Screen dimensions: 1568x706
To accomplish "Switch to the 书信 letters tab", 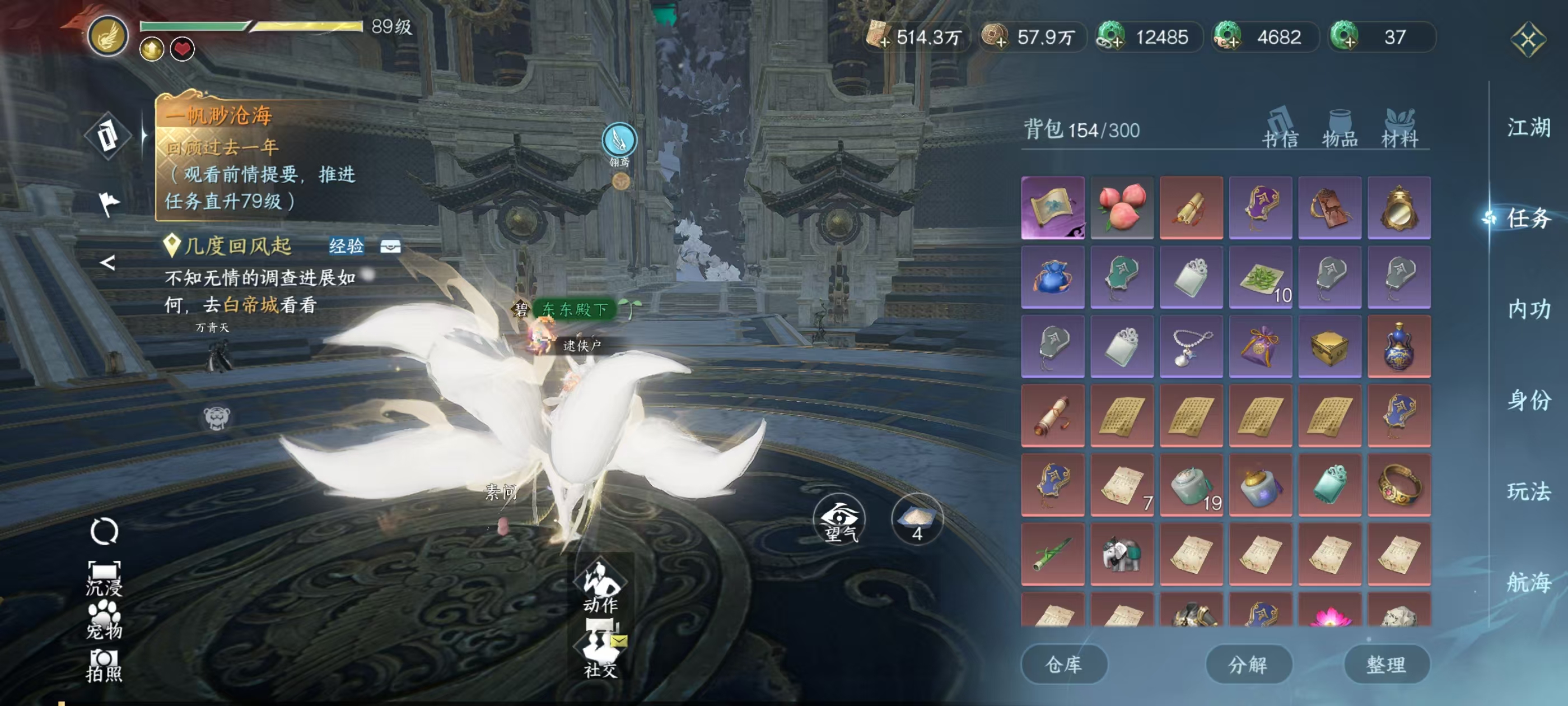I will click(x=1280, y=129).
